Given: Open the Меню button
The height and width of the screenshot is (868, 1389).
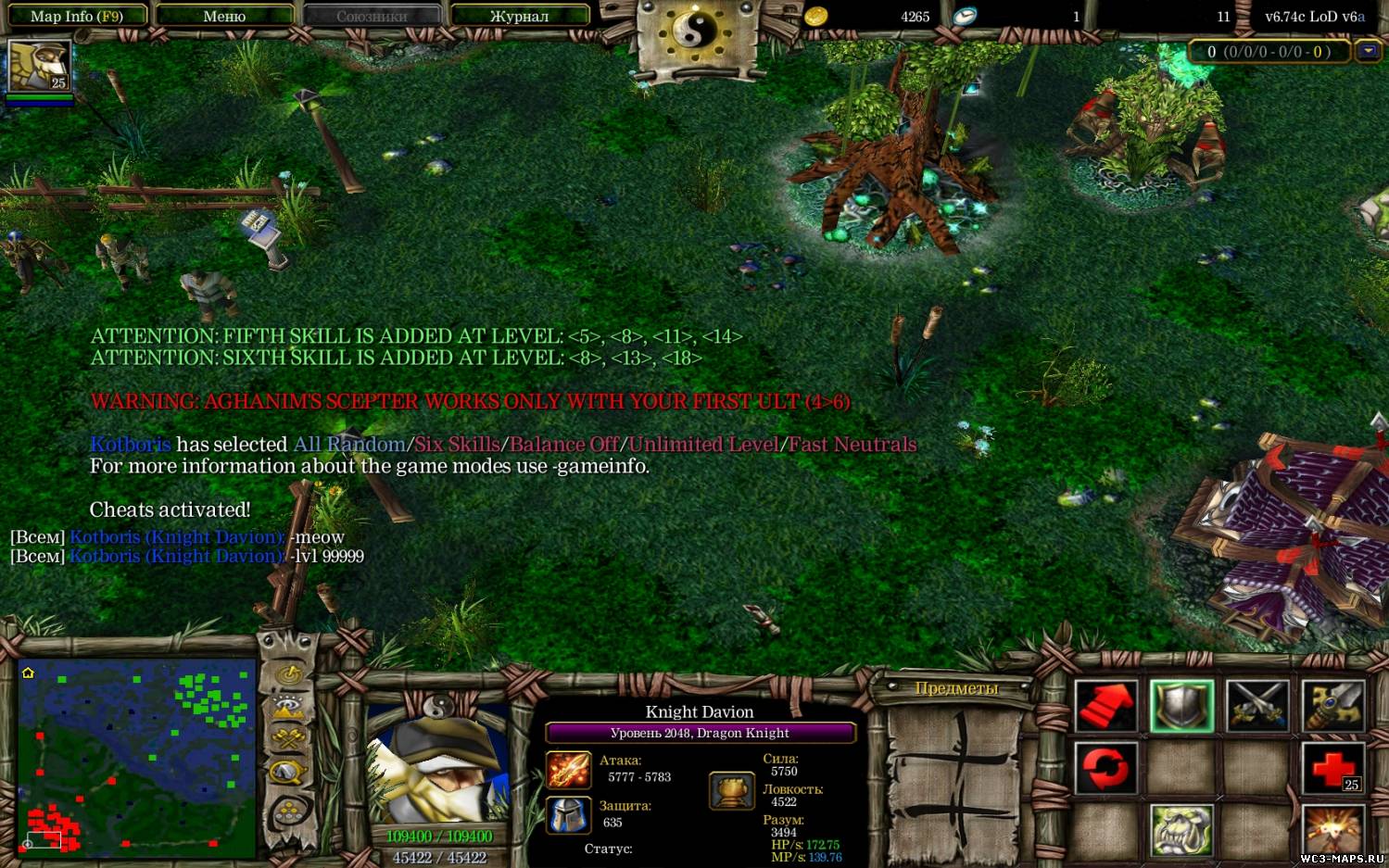Looking at the screenshot, I should (x=224, y=16).
